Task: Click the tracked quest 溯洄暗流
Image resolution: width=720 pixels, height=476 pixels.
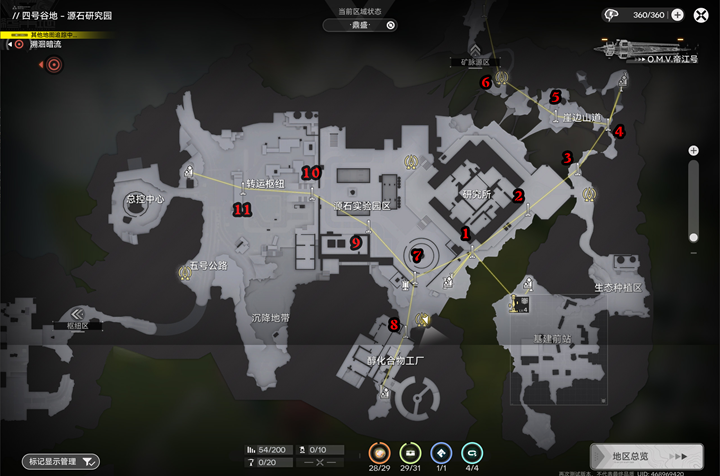Action: (45, 45)
